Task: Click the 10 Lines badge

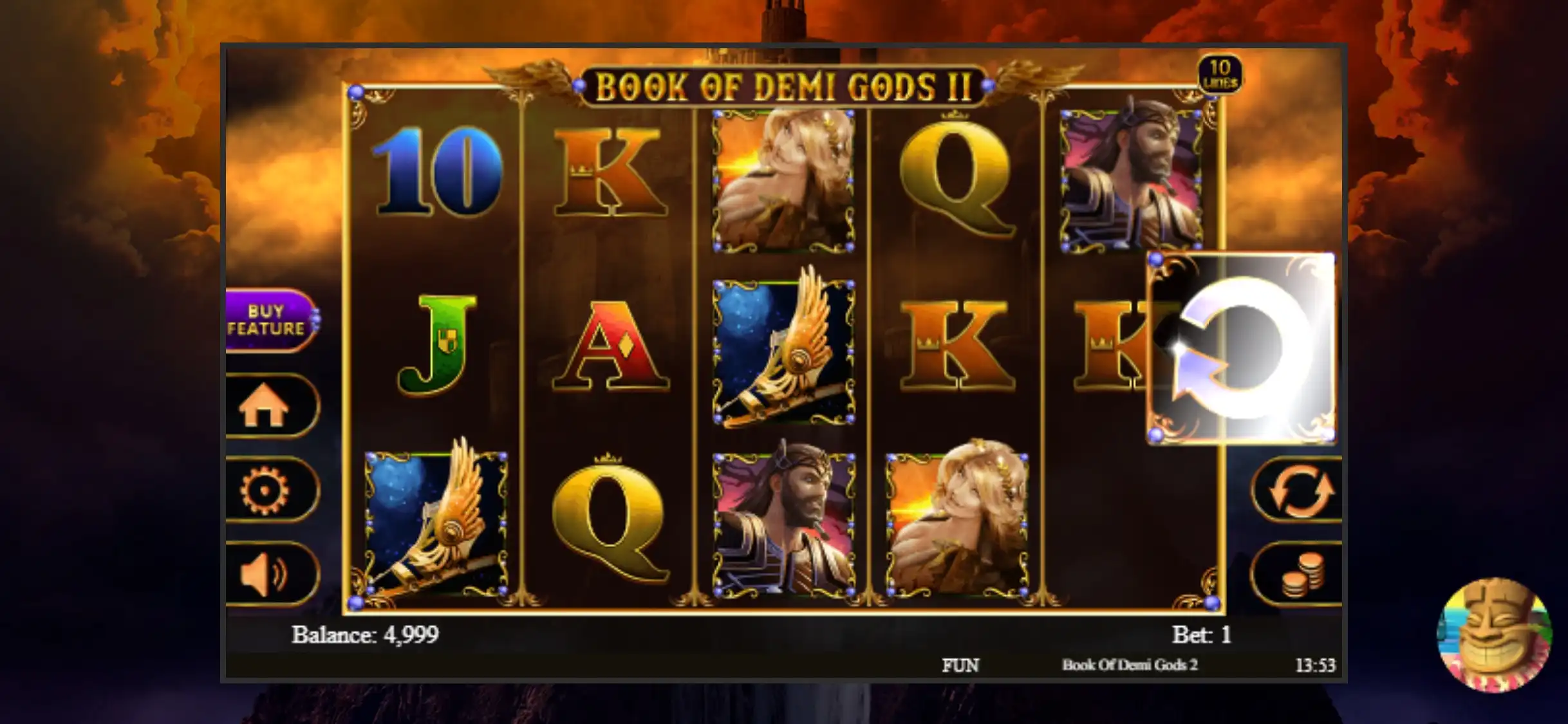Action: pyautogui.click(x=1219, y=74)
